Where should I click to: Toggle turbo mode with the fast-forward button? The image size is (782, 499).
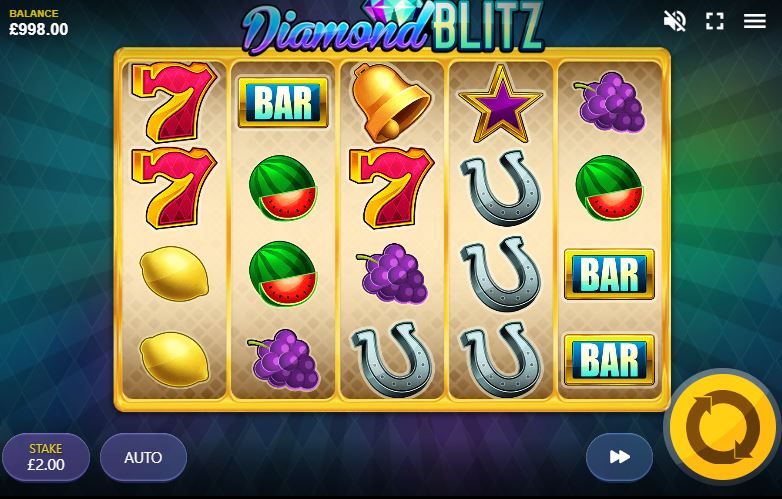[x=619, y=457]
